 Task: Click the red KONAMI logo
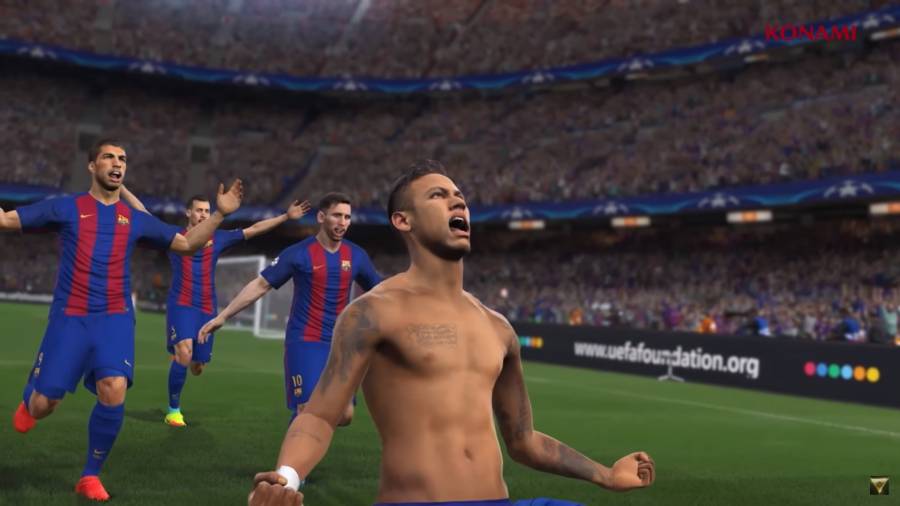click(811, 33)
